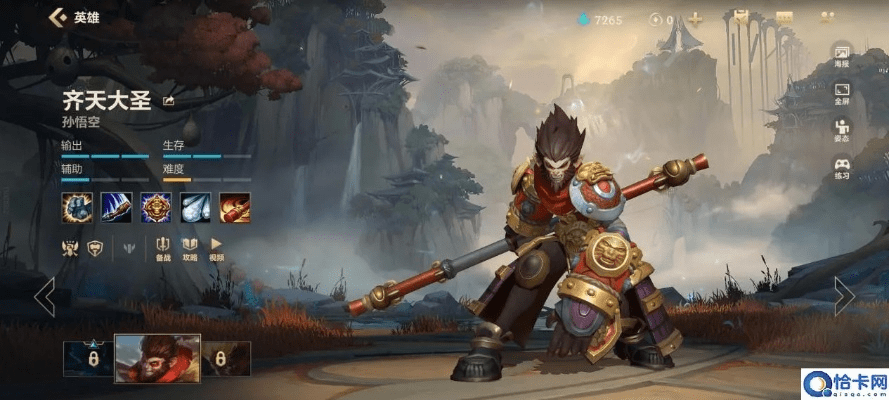Open the 姿态 pose menu
The image size is (889, 400).
tap(842, 131)
